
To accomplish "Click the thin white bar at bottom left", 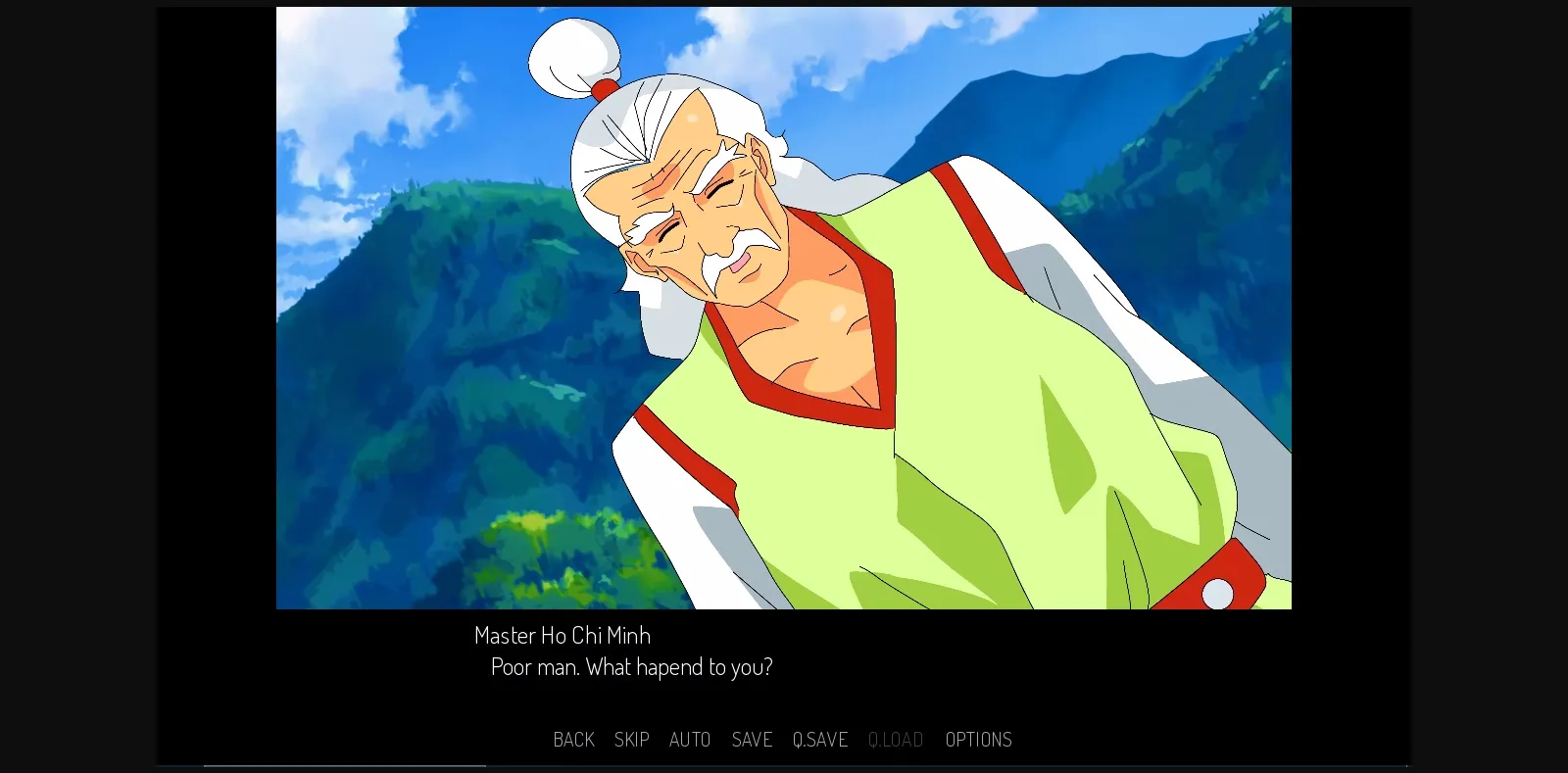I will [343, 766].
